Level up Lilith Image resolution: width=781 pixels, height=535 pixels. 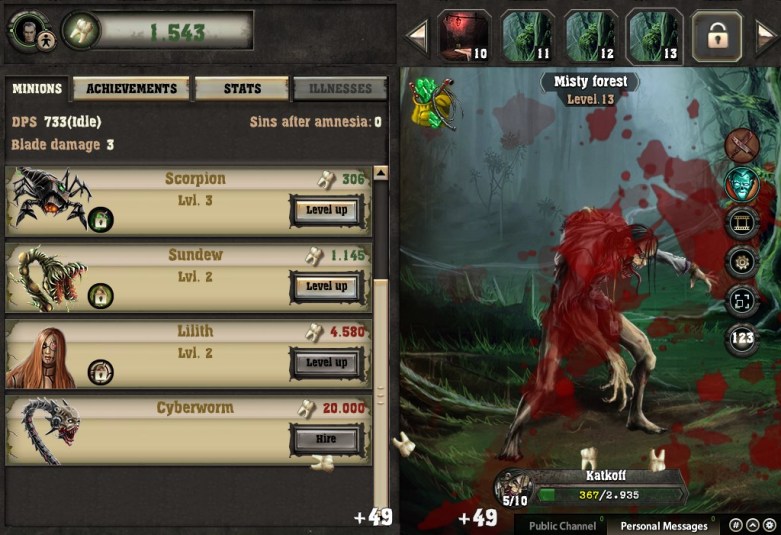pos(326,362)
